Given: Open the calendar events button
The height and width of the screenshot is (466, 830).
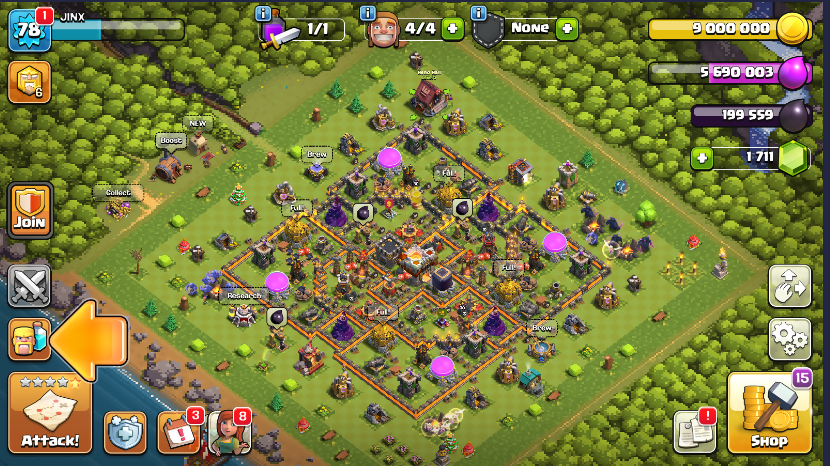Looking at the screenshot, I should coord(178,432).
